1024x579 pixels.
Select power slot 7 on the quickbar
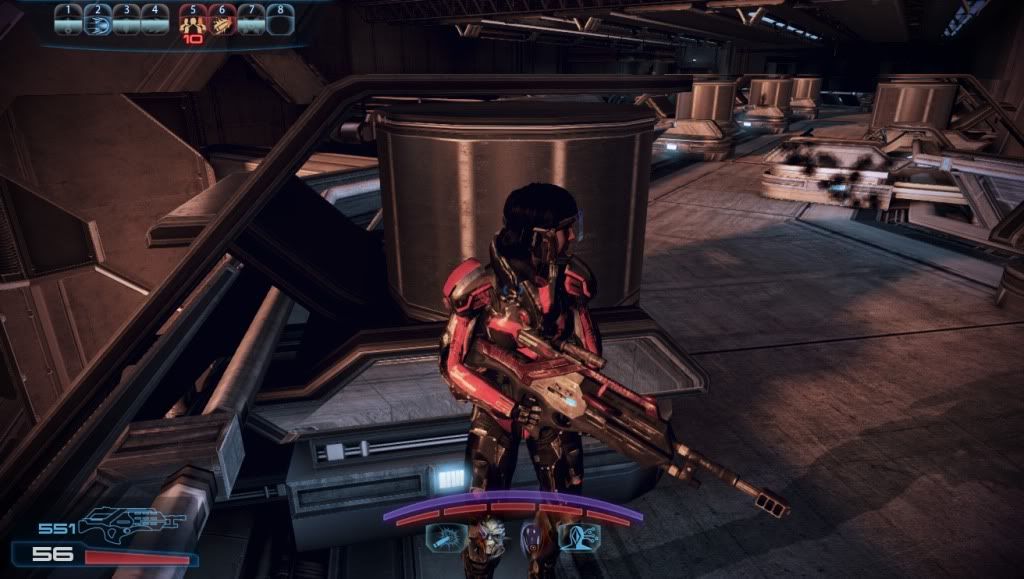point(252,20)
